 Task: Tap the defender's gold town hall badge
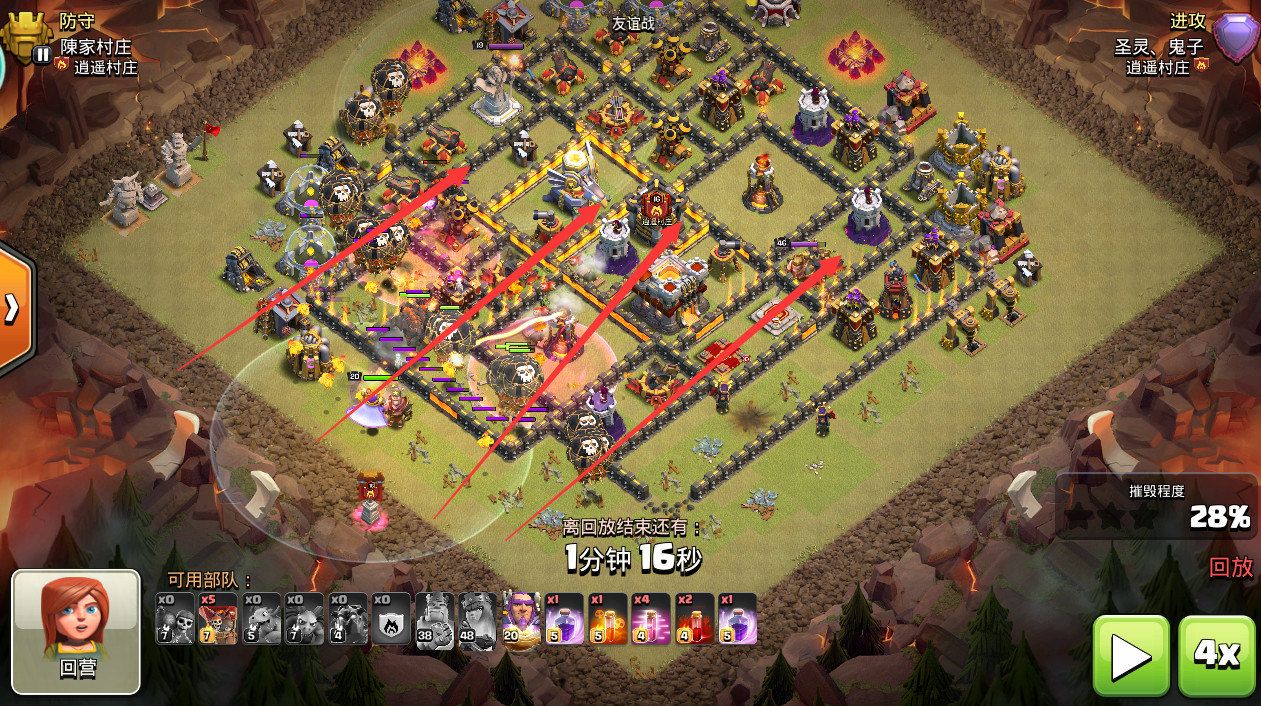(27, 35)
